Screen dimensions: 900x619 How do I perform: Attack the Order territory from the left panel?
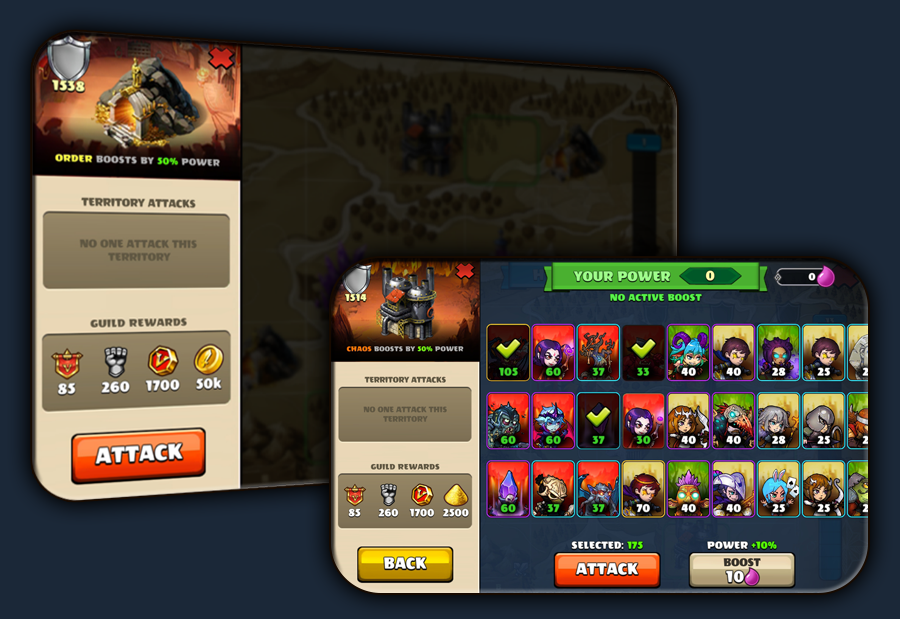(138, 455)
